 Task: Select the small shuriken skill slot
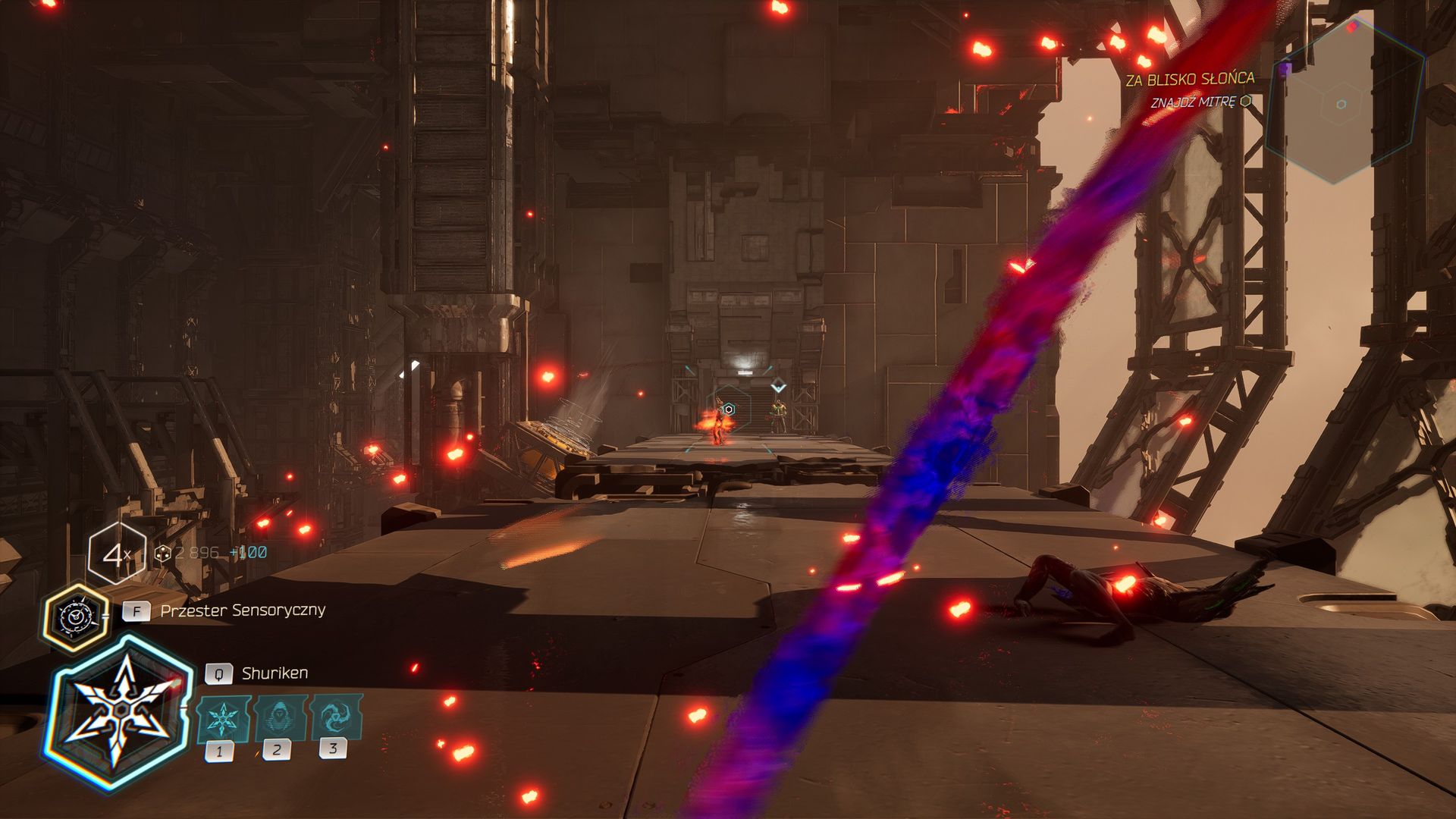tap(223, 718)
